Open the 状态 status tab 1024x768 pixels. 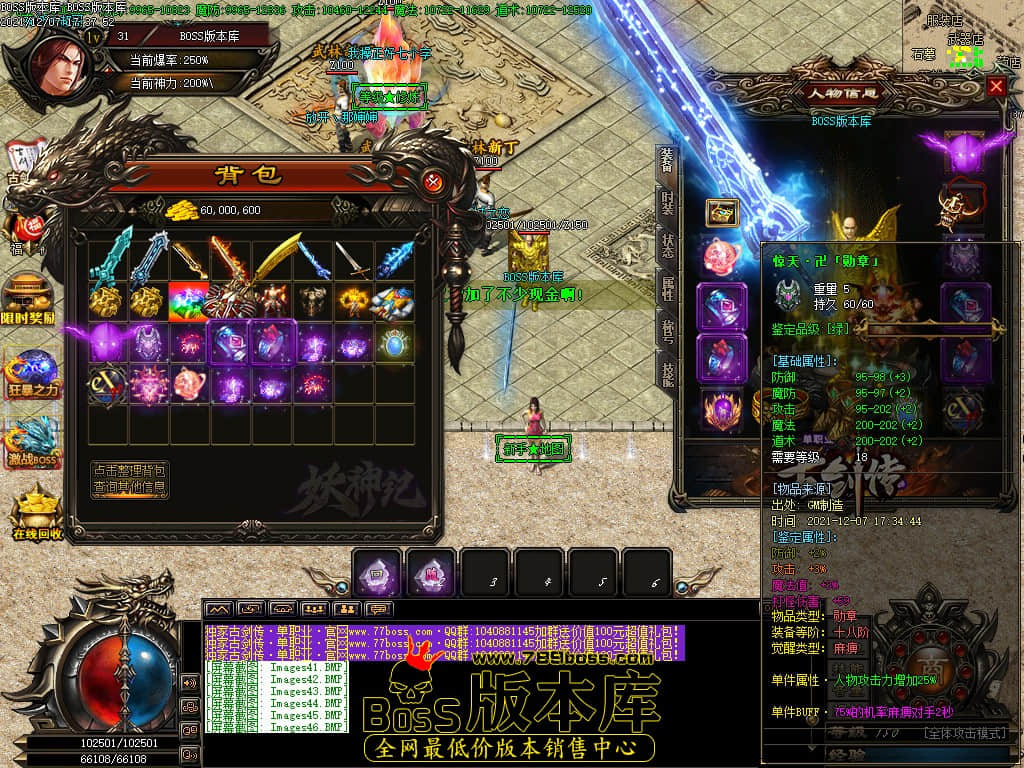tap(667, 247)
